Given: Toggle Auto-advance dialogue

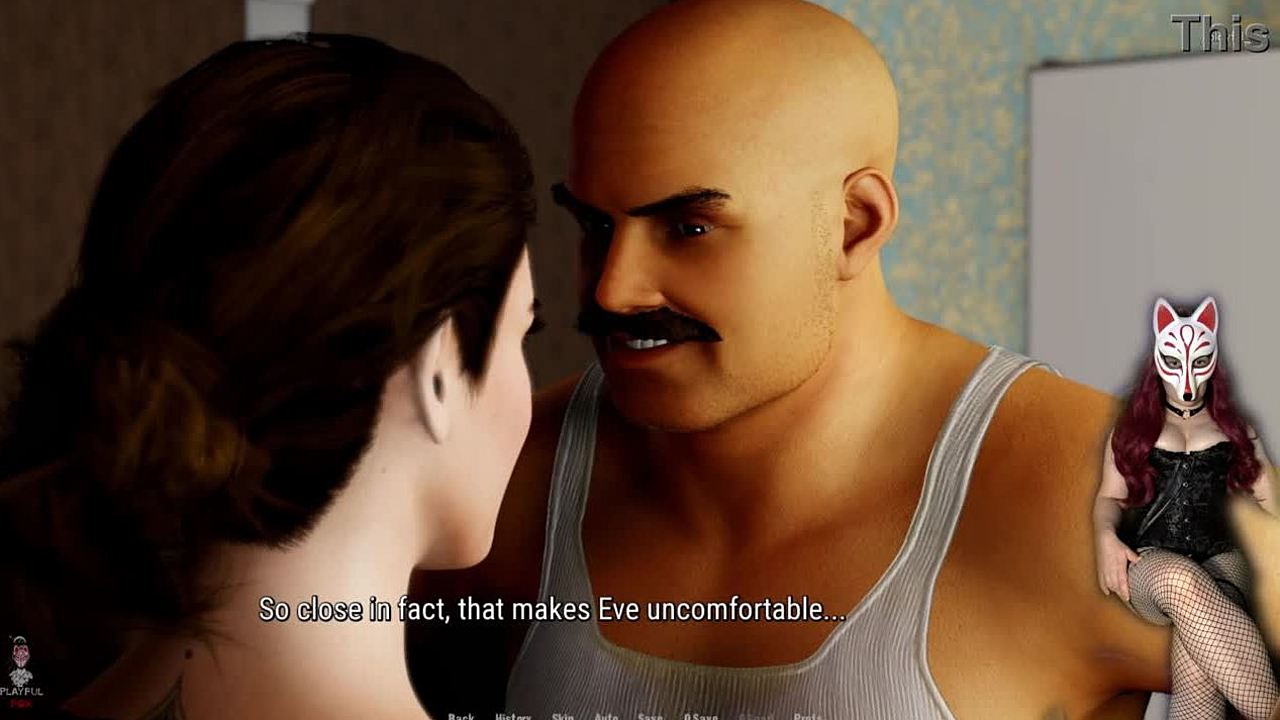Looking at the screenshot, I should click(606, 716).
